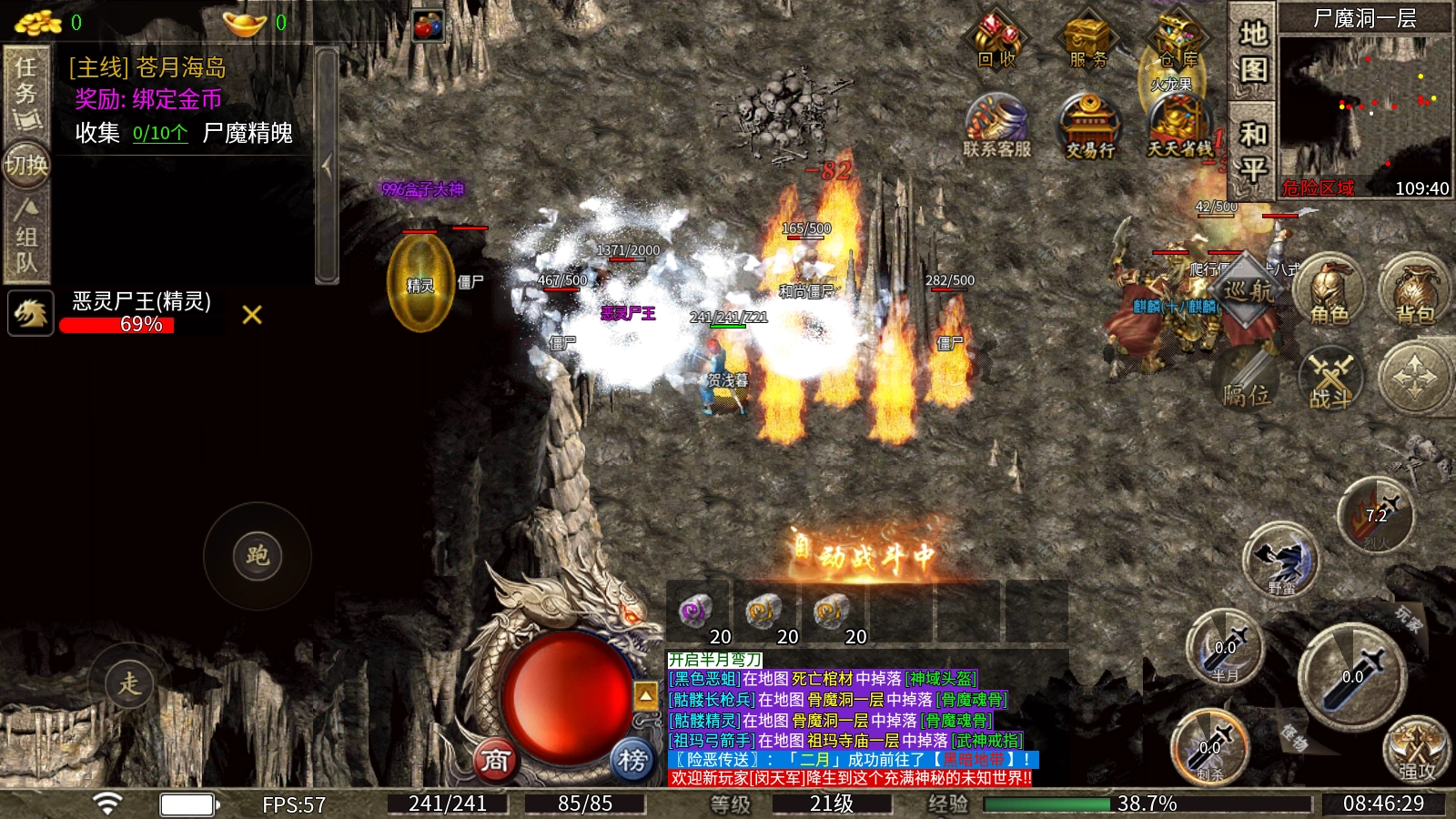This screenshot has width=1456, height=819.
Task: Select the 跑 run mode button
Action: click(x=257, y=556)
